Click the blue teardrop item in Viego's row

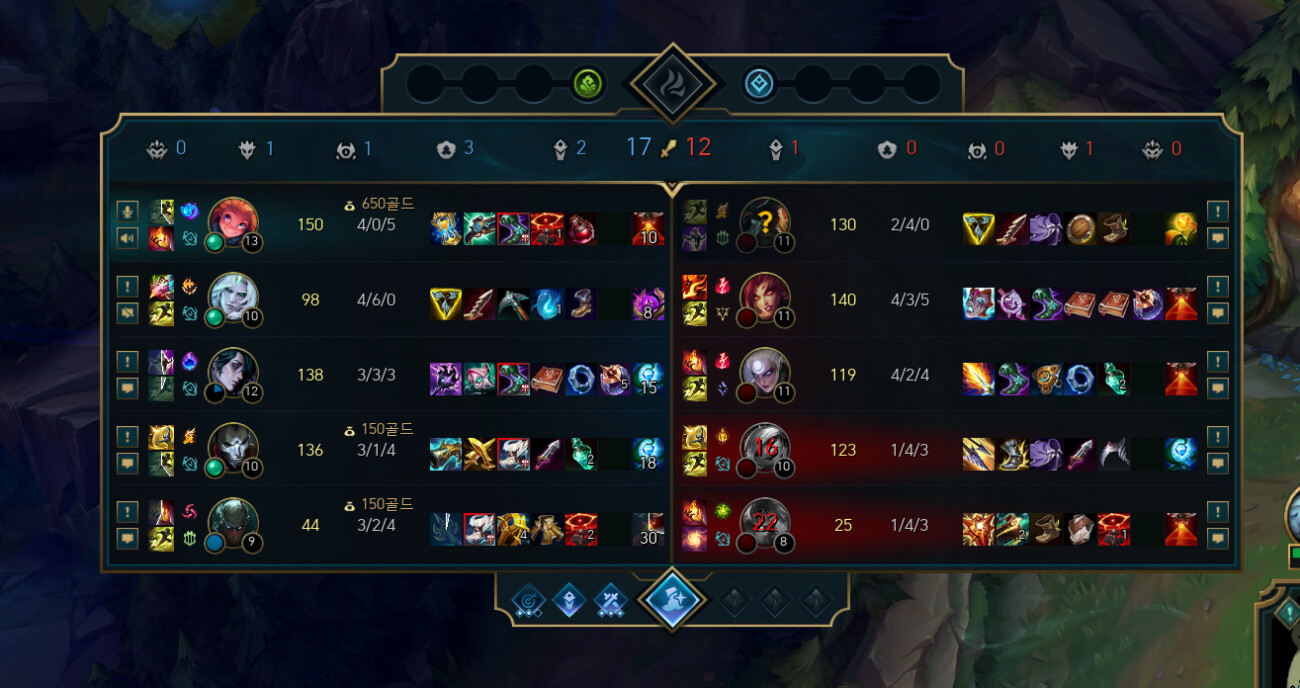547,303
